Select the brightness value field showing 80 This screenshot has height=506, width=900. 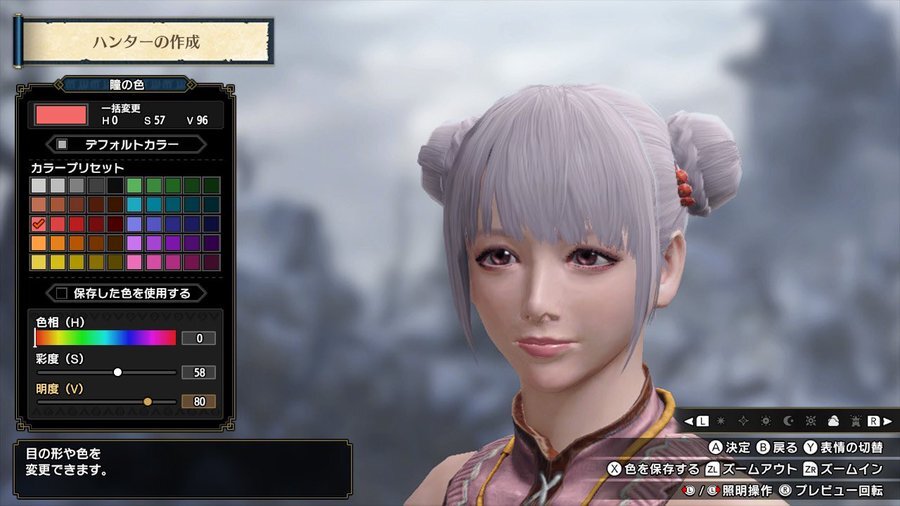[198, 401]
